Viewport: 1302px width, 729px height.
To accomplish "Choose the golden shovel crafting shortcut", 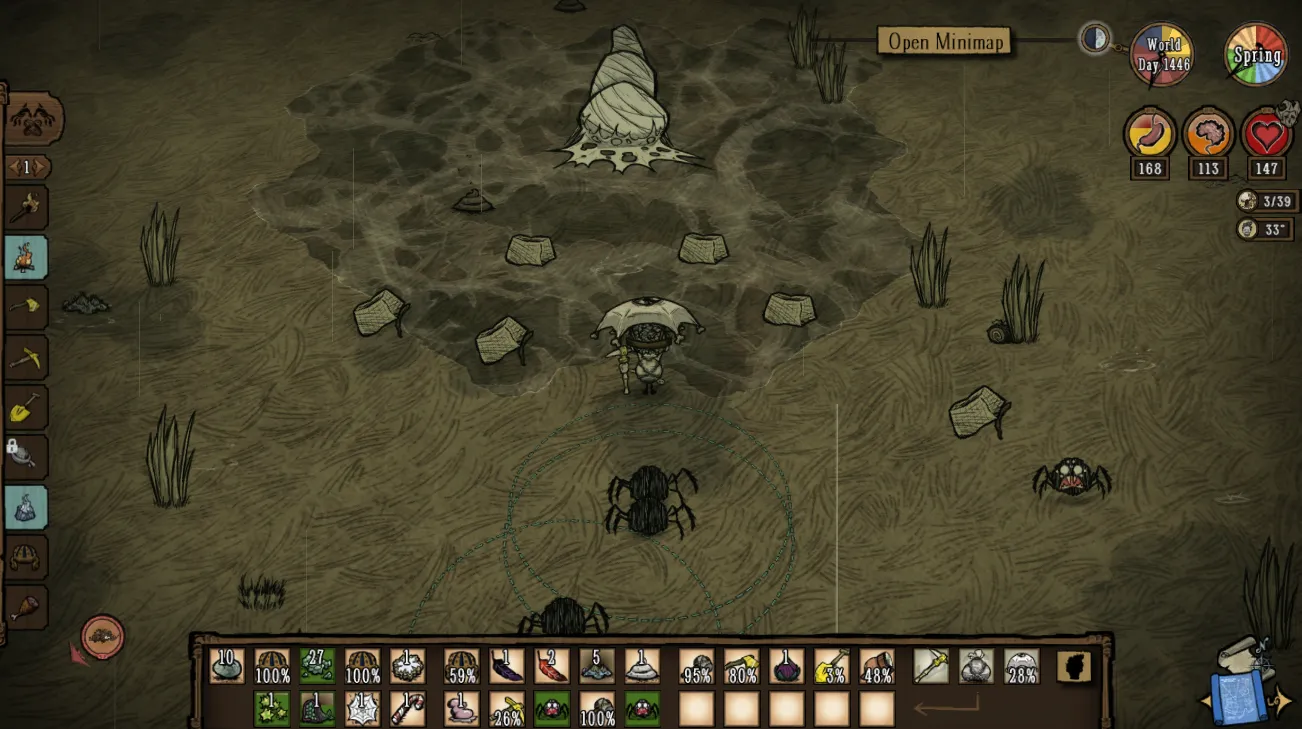I will click(x=26, y=407).
